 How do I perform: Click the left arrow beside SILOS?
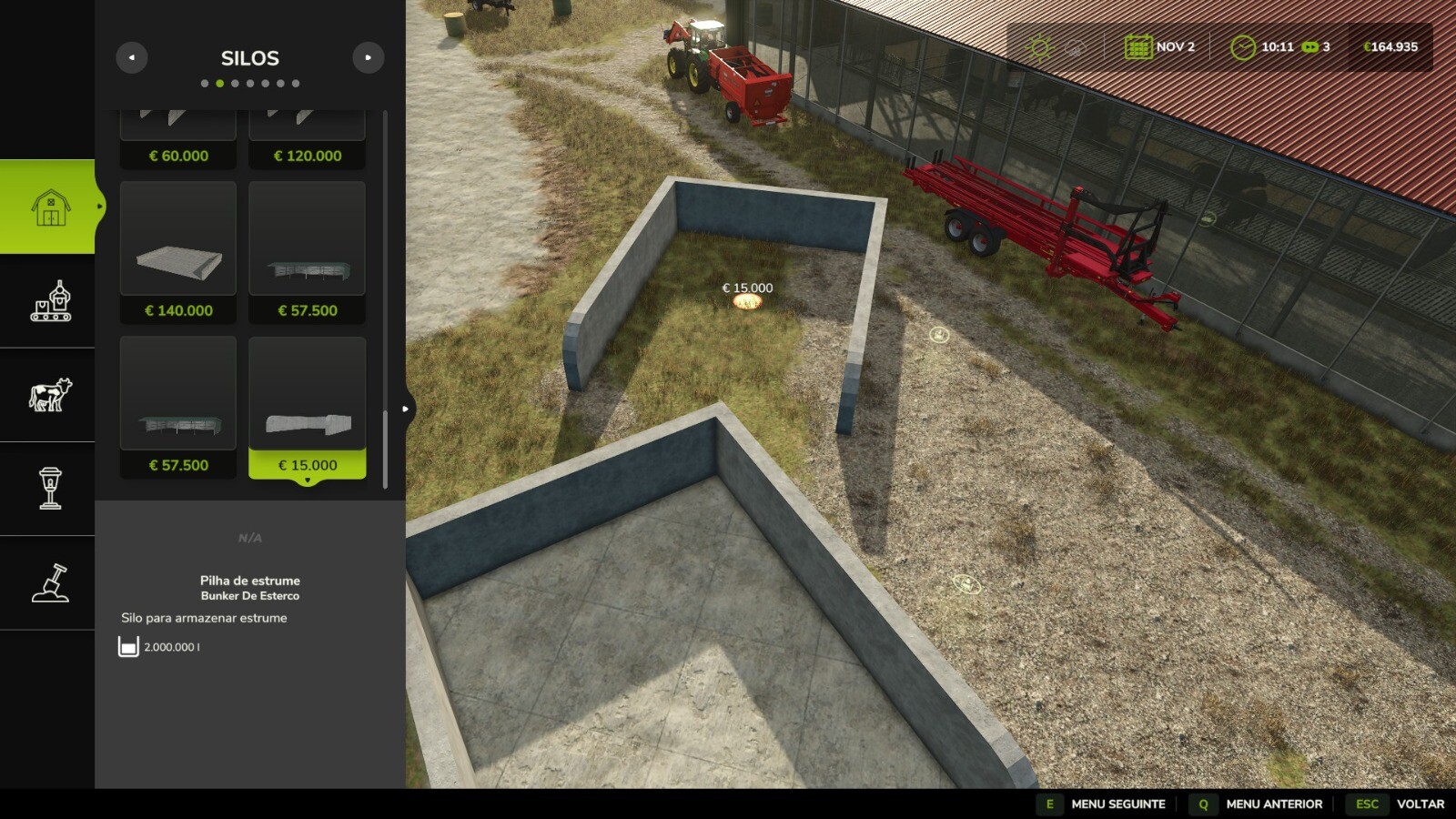132,56
